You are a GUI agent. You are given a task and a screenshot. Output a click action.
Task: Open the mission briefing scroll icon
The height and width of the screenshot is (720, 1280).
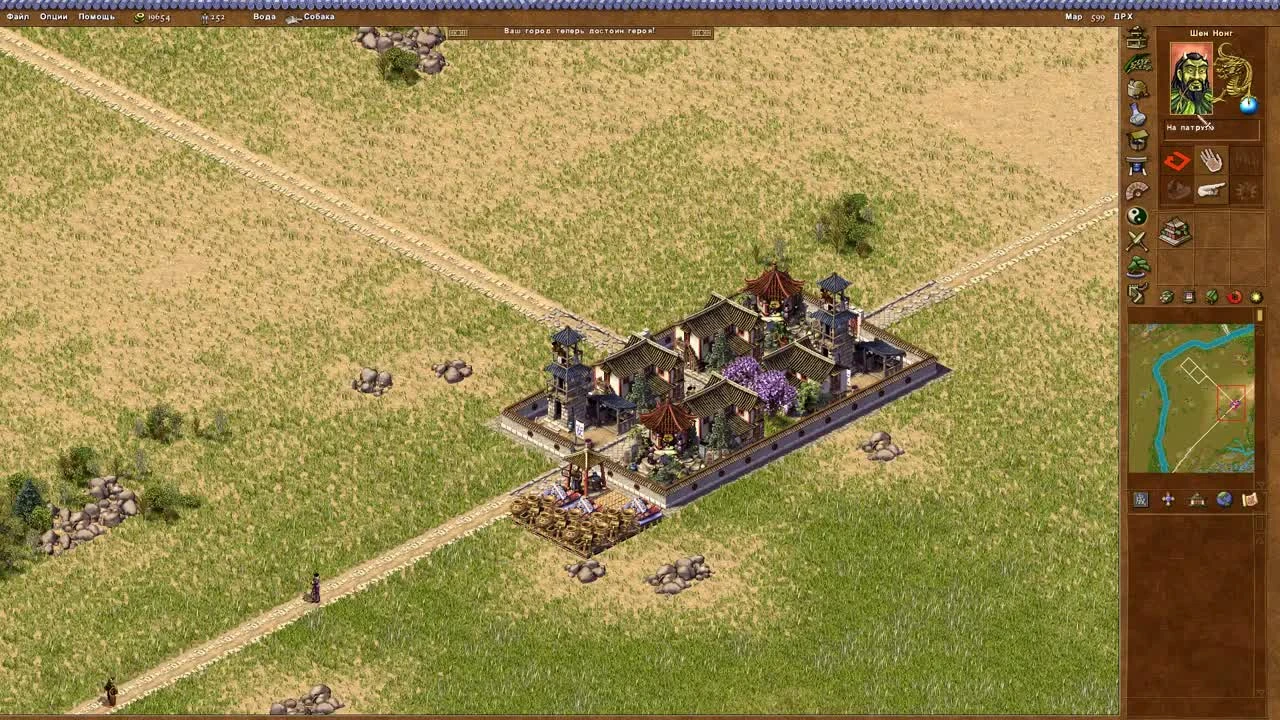[1251, 499]
